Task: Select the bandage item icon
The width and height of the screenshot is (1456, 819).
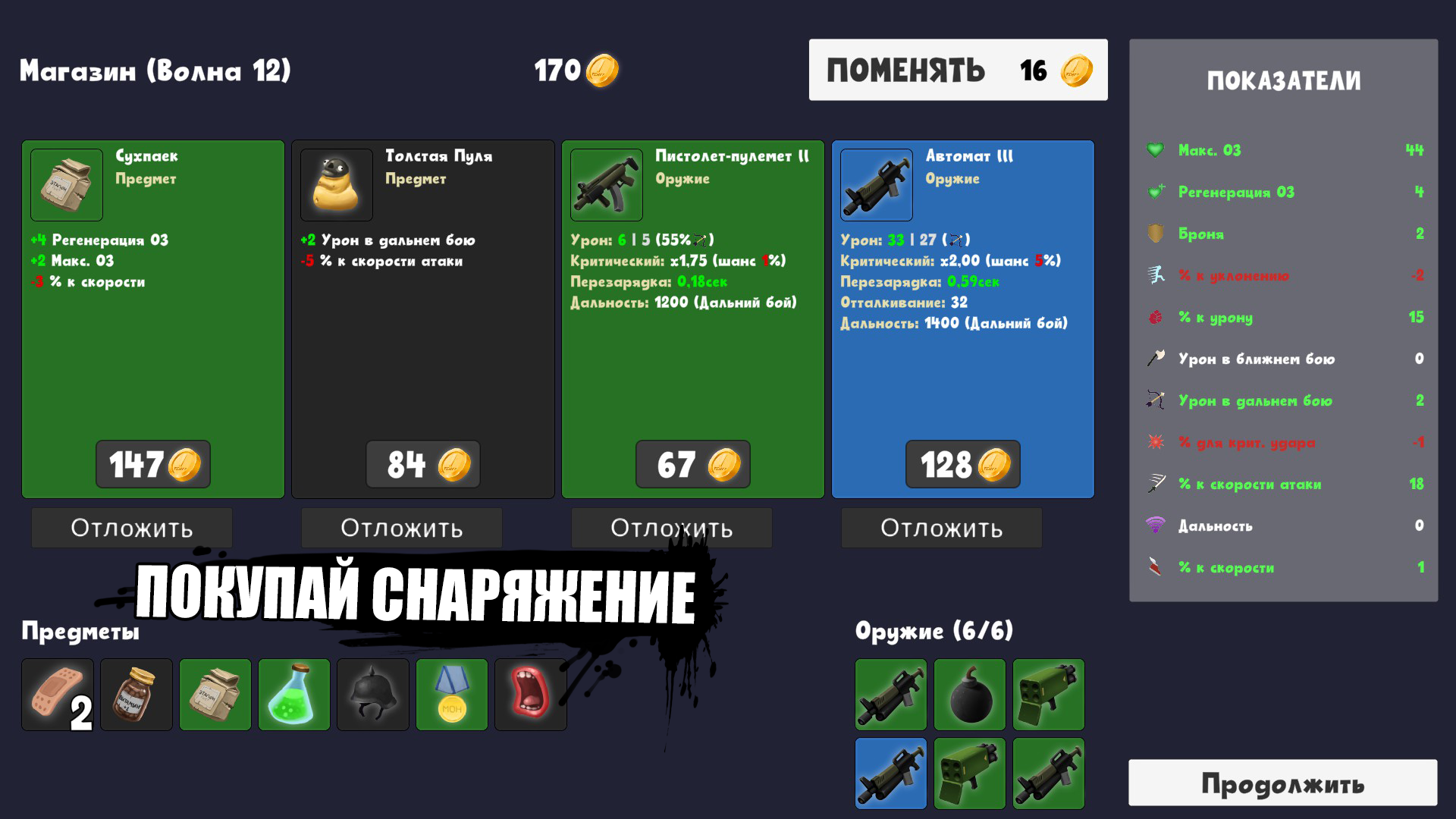Action: (59, 694)
